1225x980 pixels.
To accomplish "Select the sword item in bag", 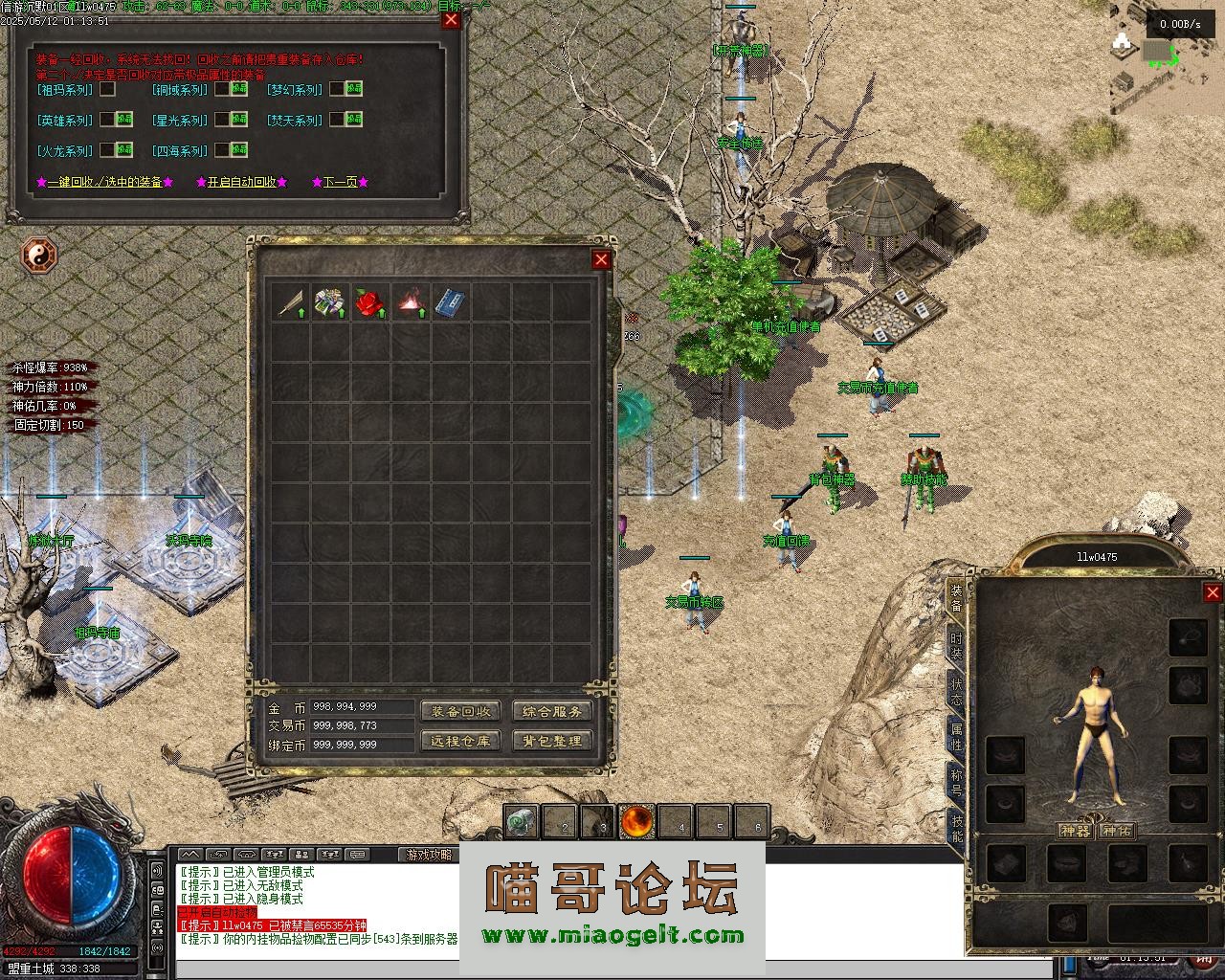I will coord(290,303).
